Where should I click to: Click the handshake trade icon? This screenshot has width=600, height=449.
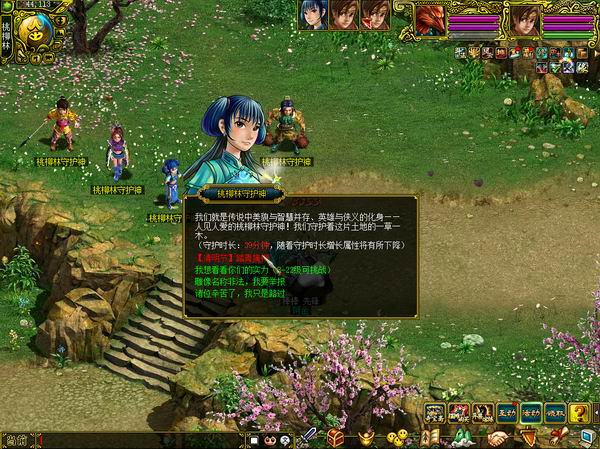click(497, 438)
